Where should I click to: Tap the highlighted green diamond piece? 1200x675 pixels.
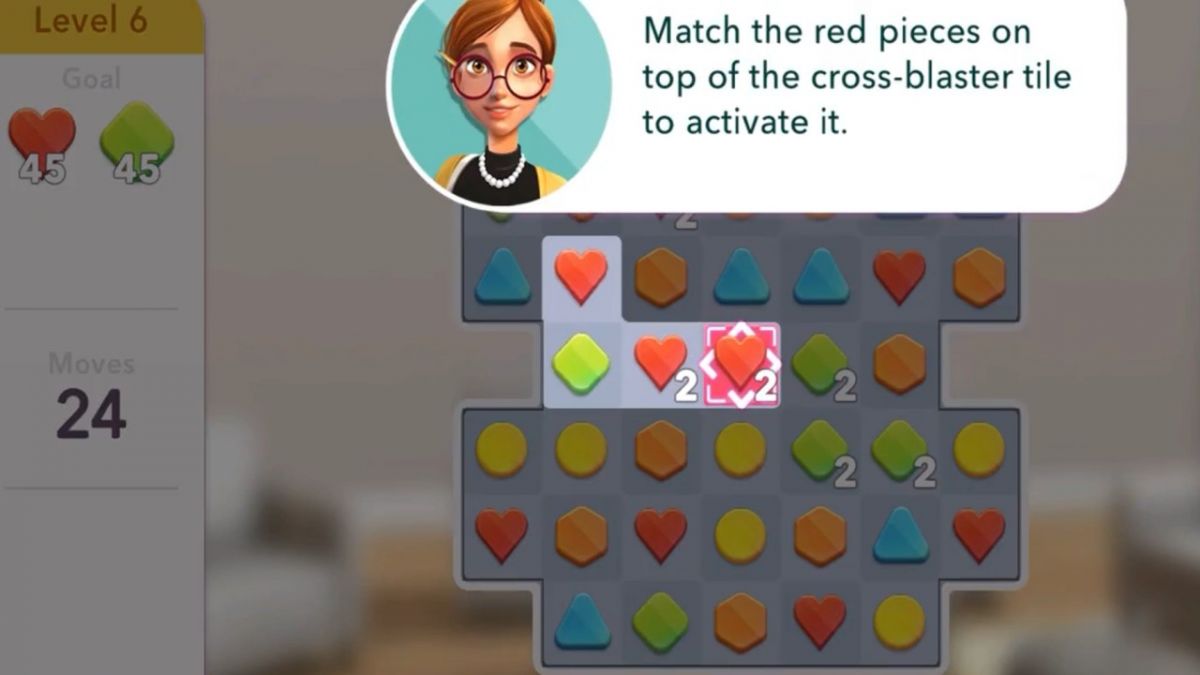click(581, 362)
